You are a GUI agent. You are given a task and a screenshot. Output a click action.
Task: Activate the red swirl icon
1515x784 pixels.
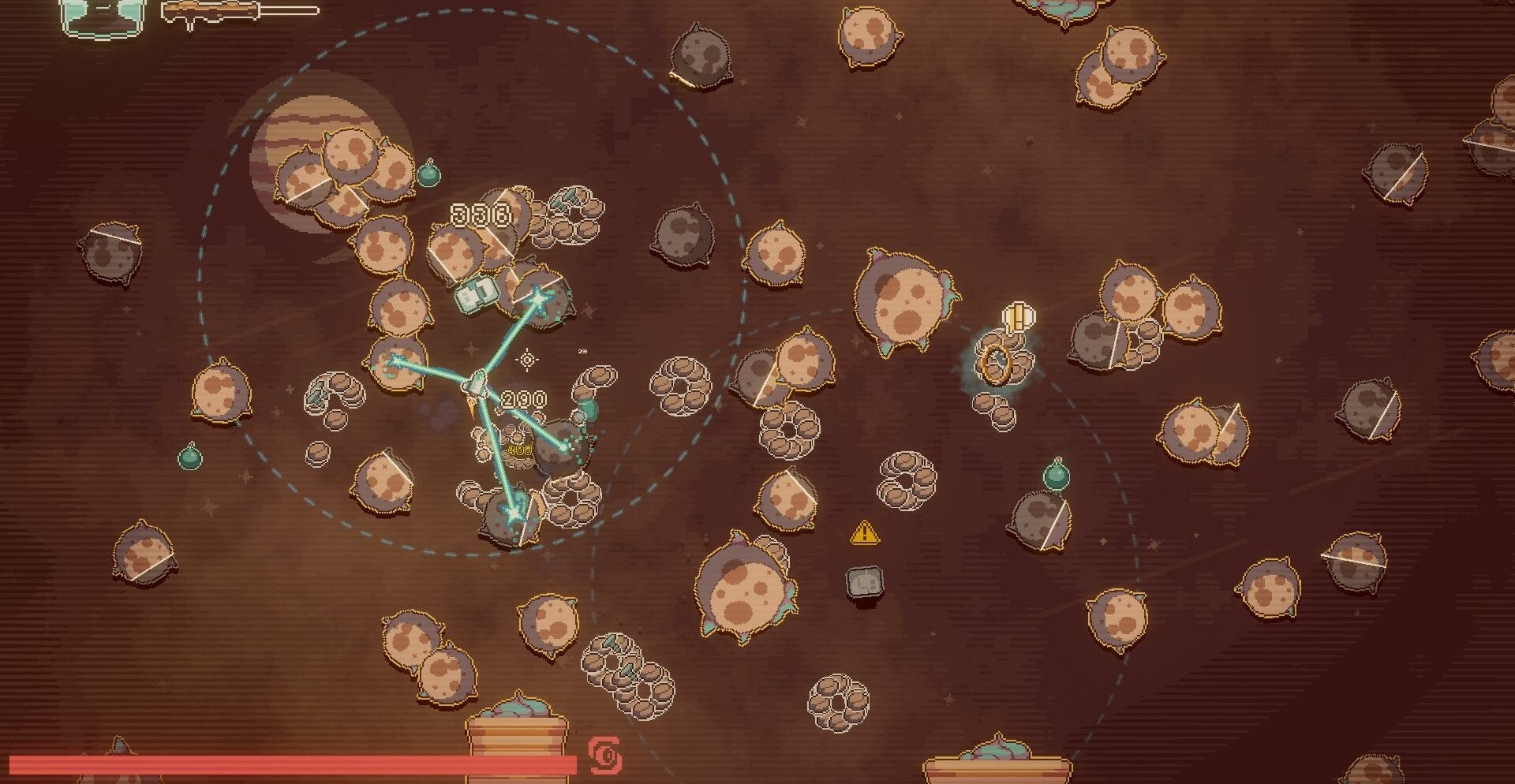click(605, 756)
